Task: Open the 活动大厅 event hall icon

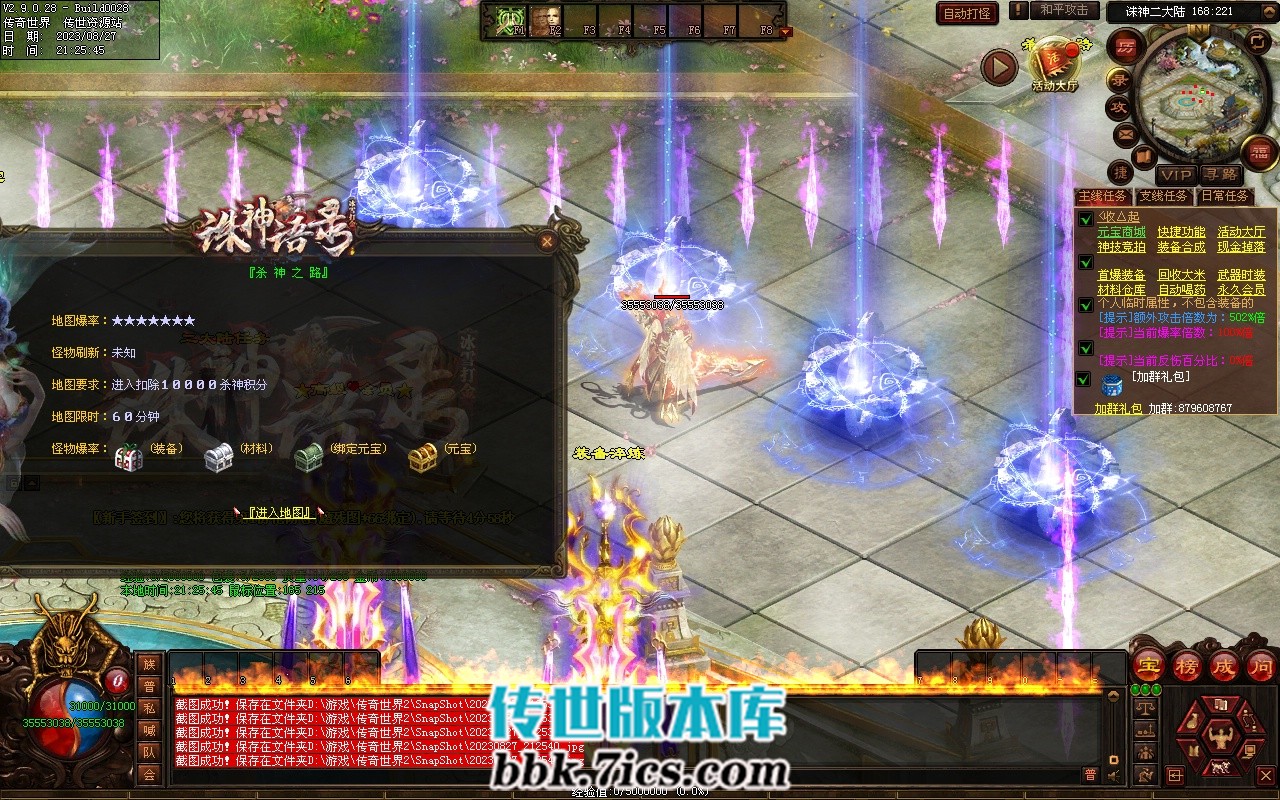Action: click(x=1054, y=66)
